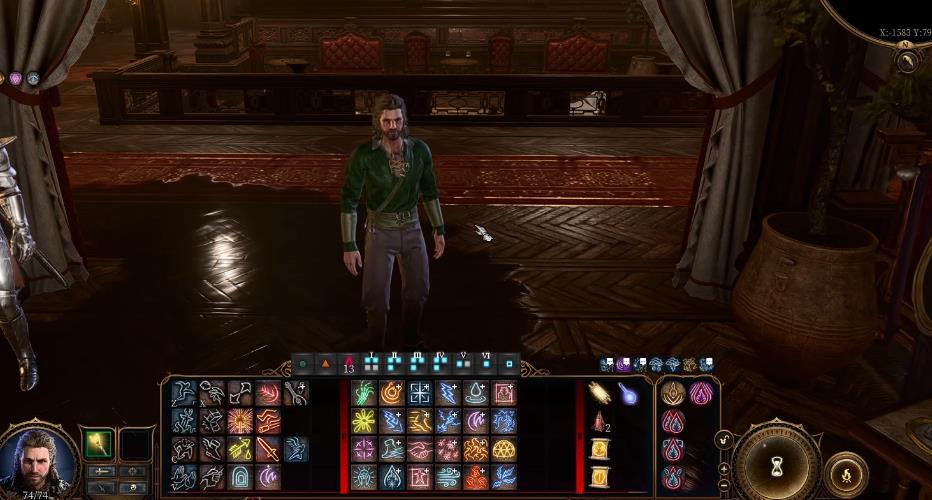This screenshot has width=932, height=500.
Task: Use the yellow arrow ranged attack
Action: 240,449
